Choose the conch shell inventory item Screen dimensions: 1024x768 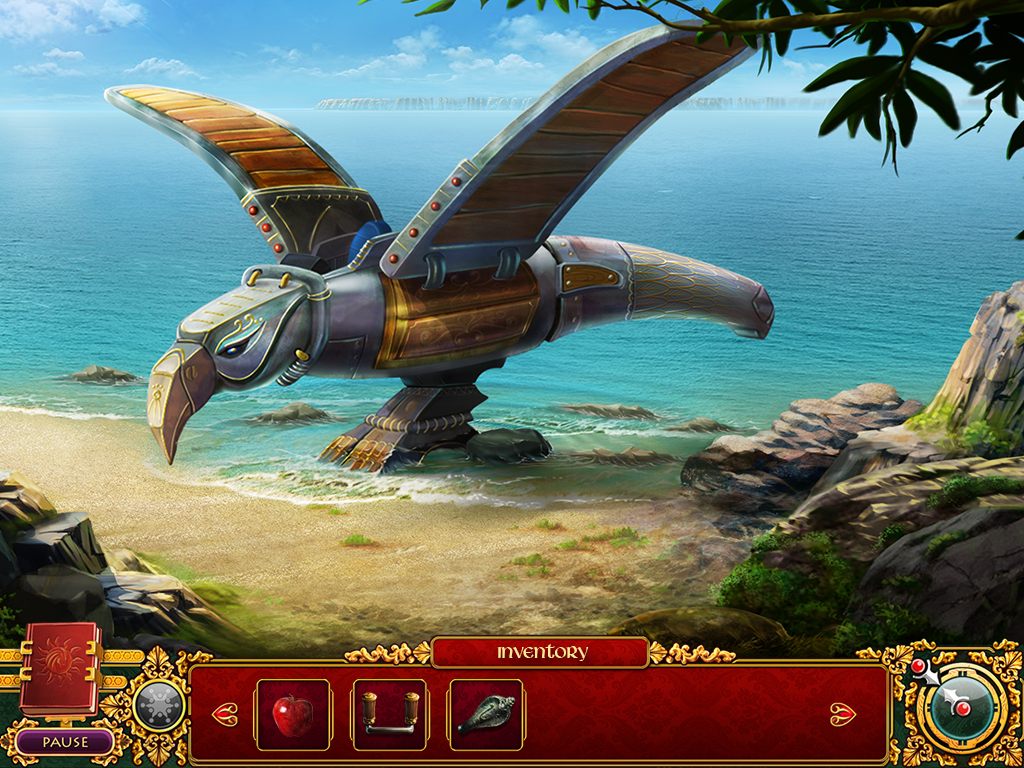tap(485, 715)
